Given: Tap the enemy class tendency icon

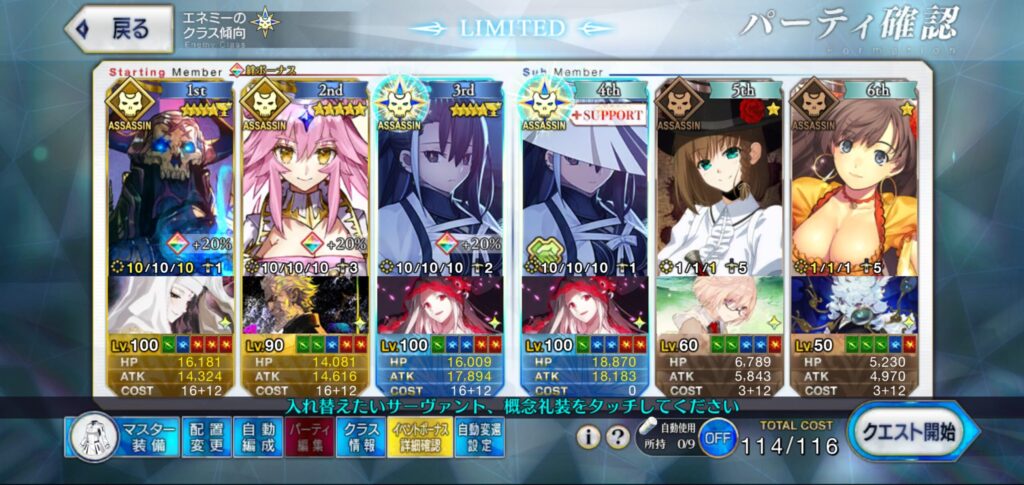Looking at the screenshot, I should click(265, 22).
